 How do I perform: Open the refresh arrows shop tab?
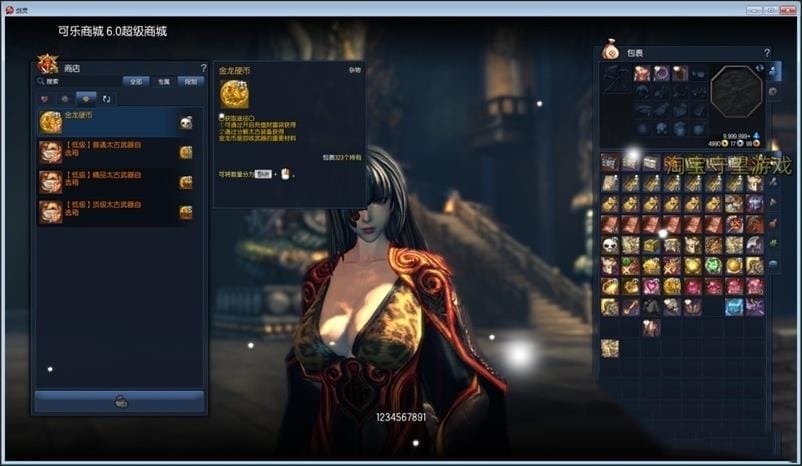coord(107,99)
